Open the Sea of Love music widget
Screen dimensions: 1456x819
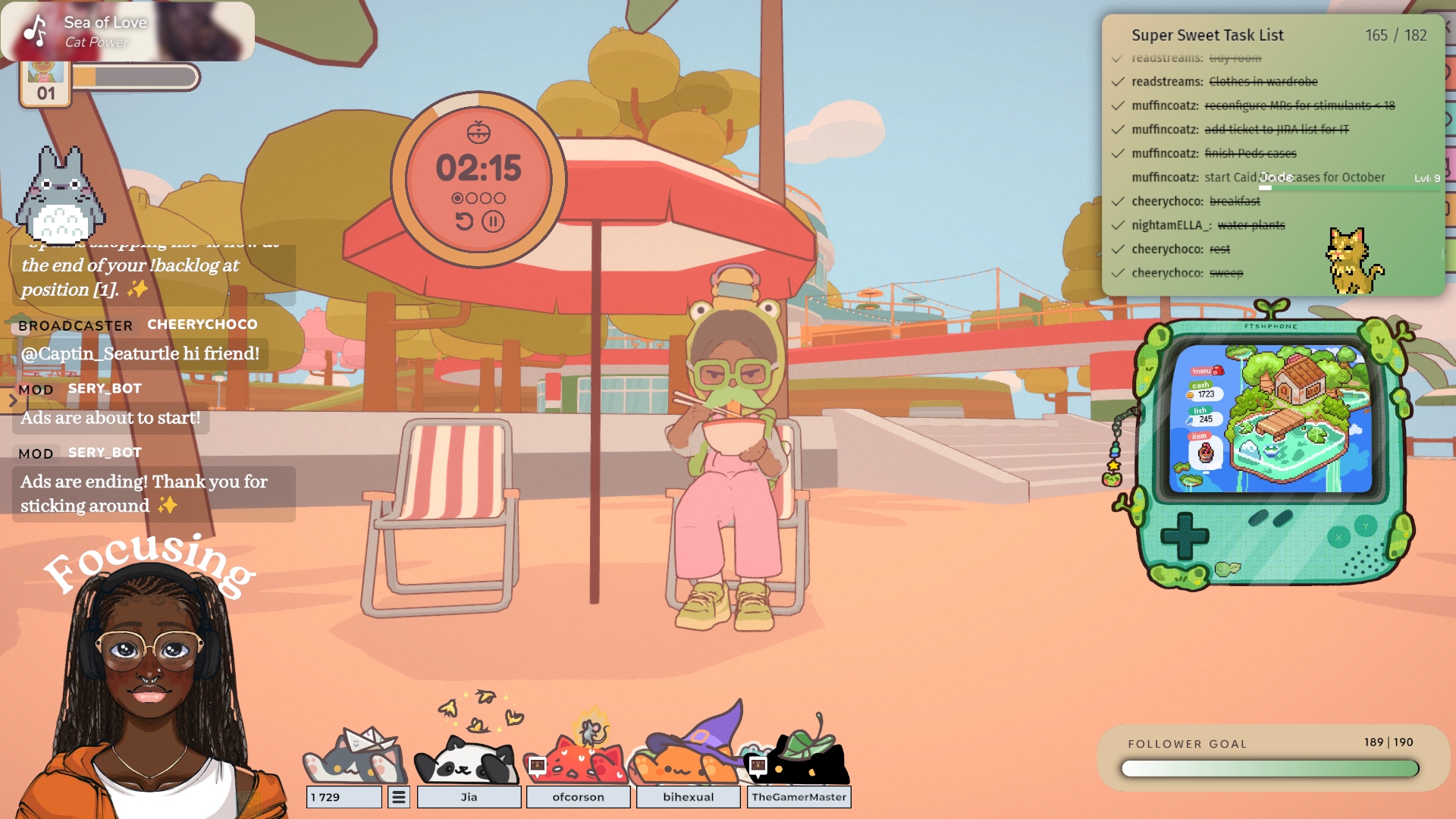tap(127, 32)
